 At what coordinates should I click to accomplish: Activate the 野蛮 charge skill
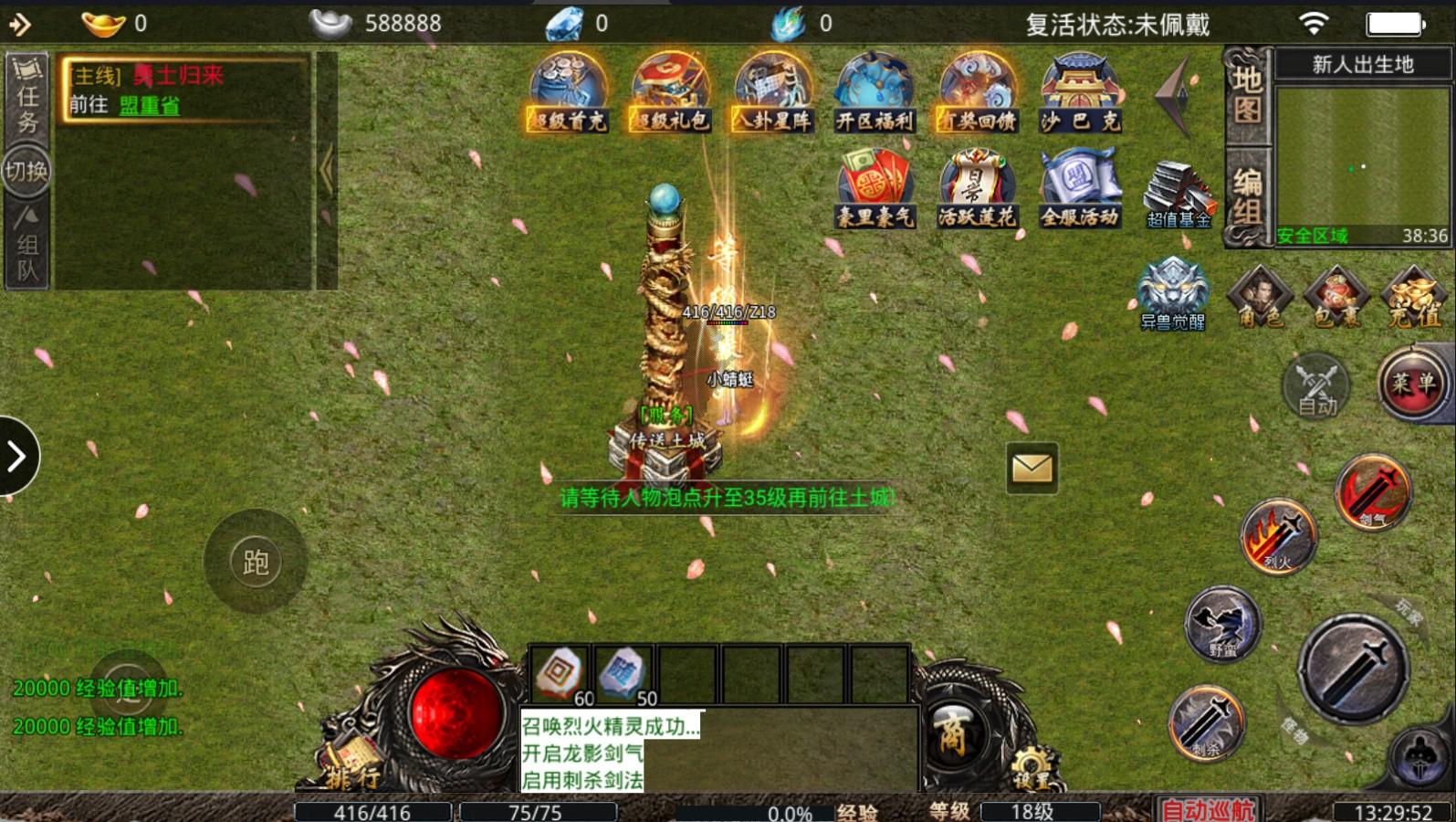click(x=1222, y=625)
